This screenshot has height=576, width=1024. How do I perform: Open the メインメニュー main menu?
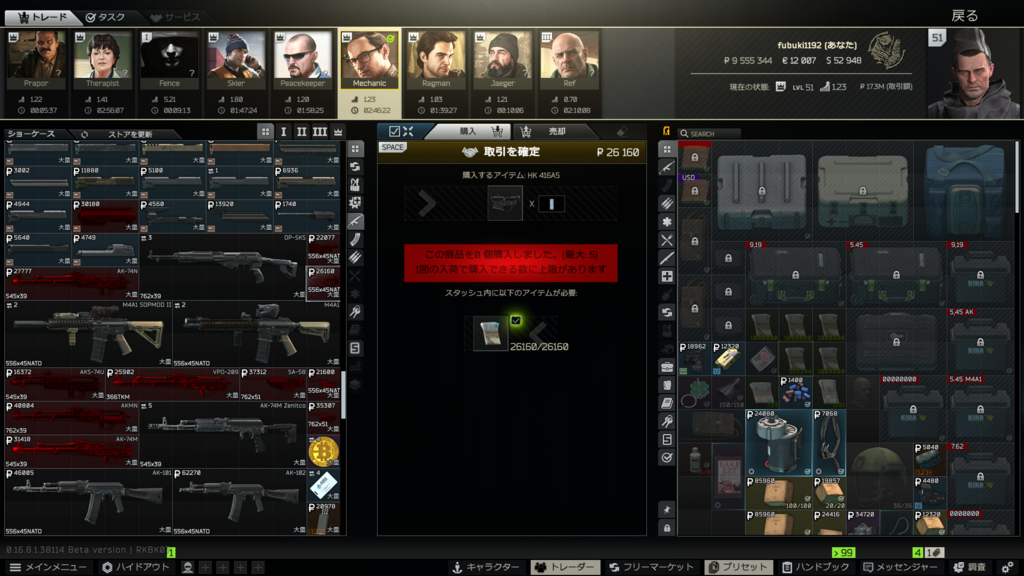pyautogui.click(x=48, y=567)
